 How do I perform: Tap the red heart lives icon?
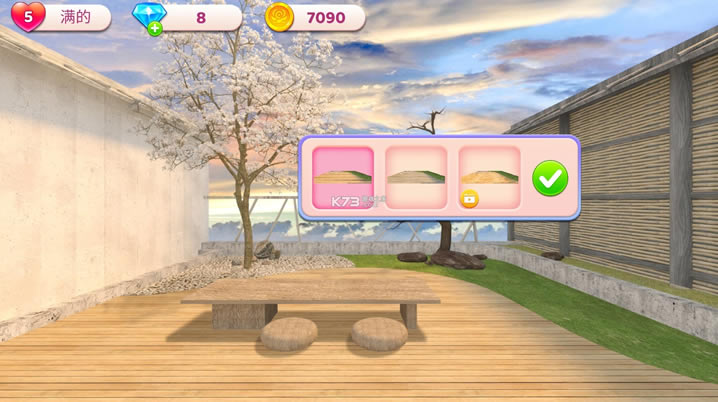(x=27, y=17)
